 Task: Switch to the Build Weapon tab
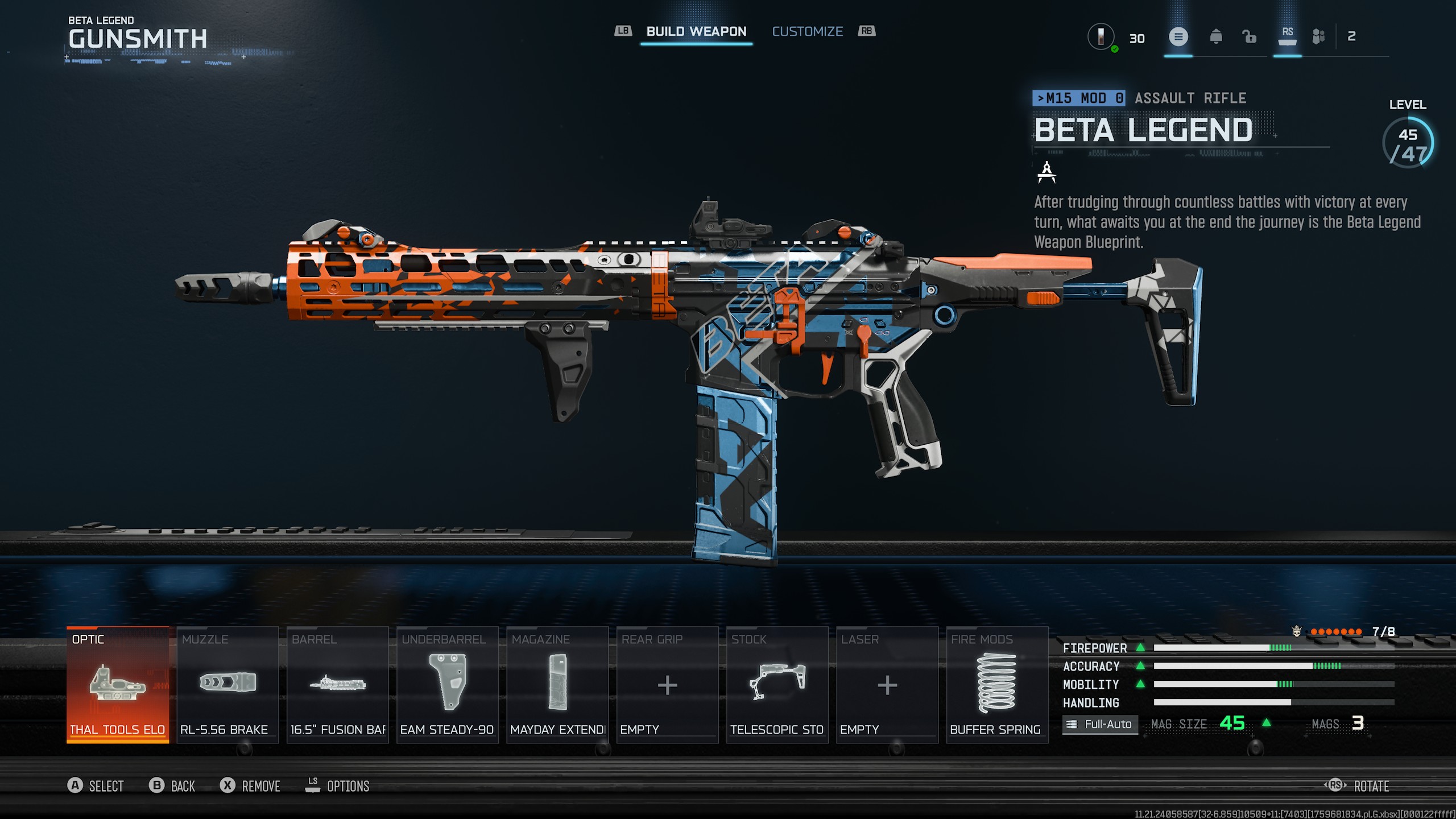(696, 32)
